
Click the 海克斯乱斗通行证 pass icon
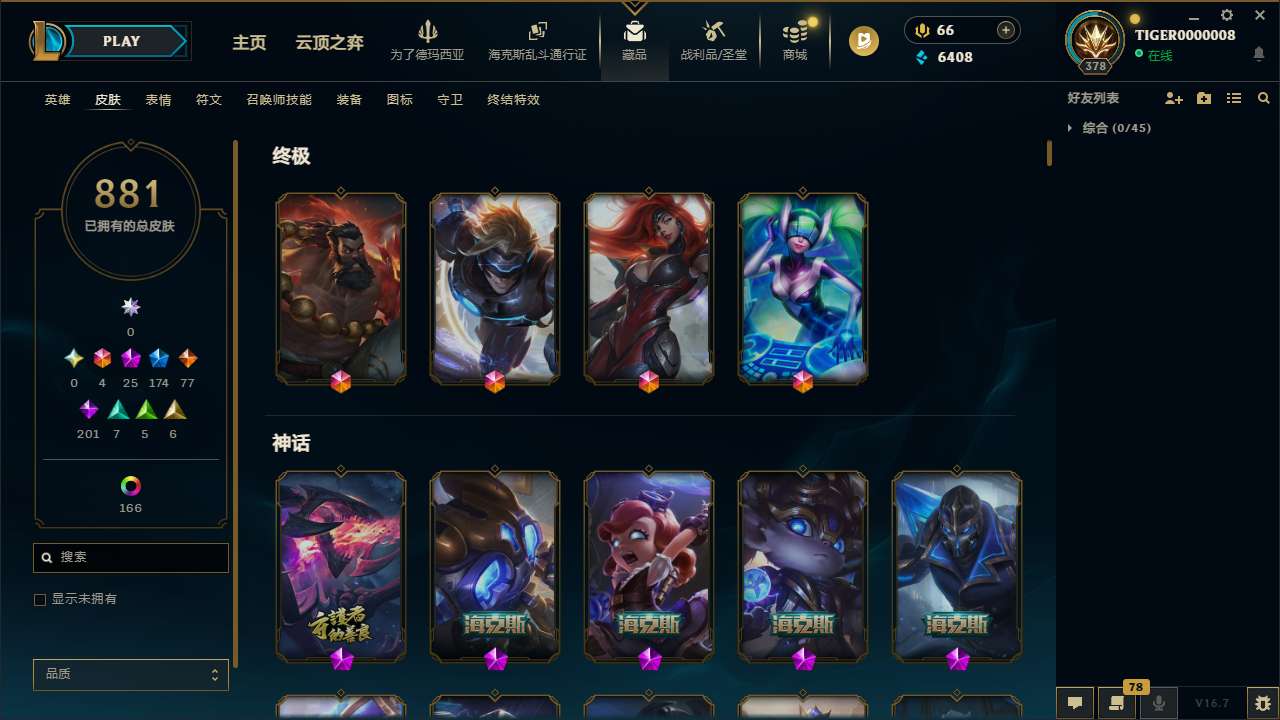536,30
